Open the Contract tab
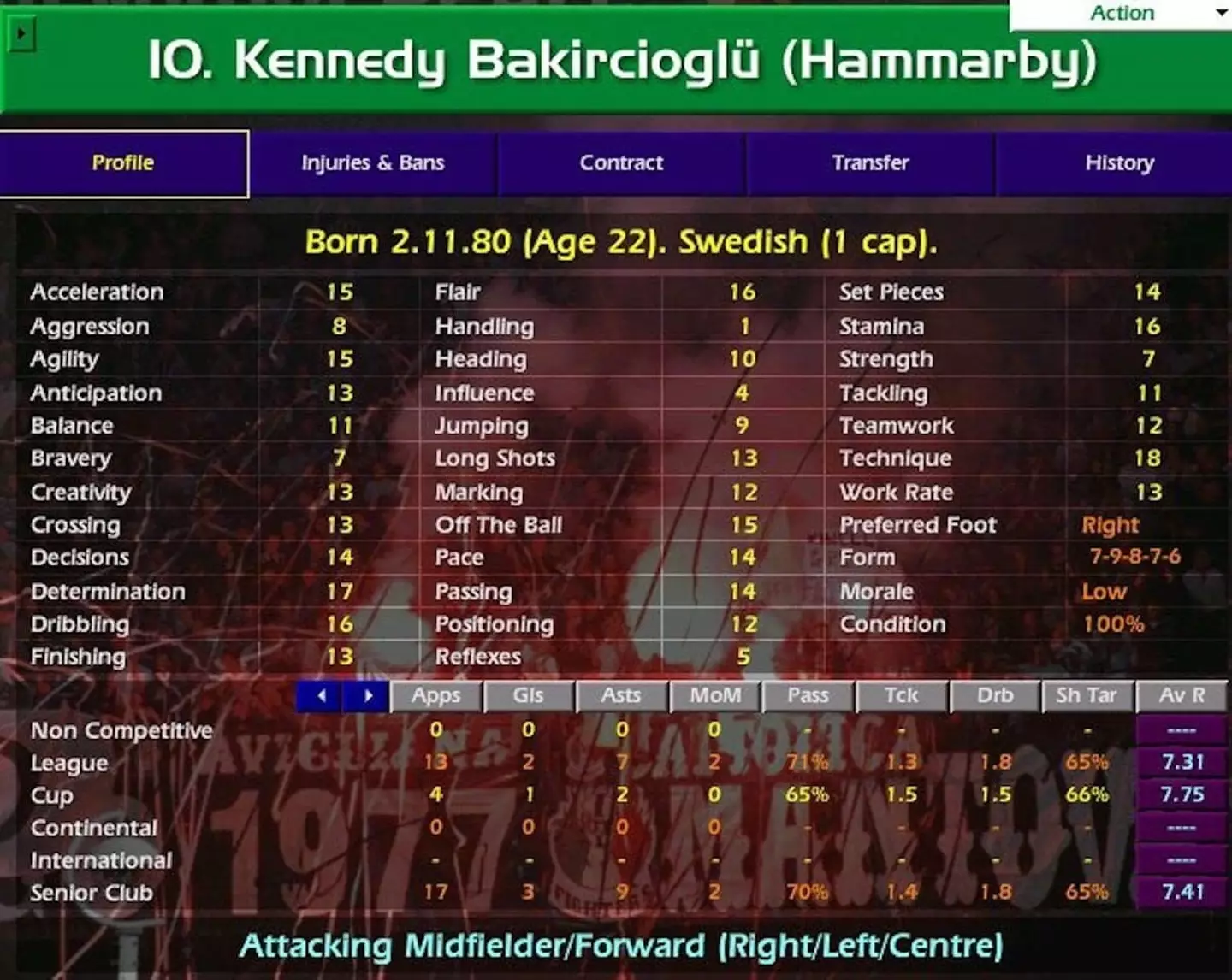This screenshot has height=980, width=1232. tap(621, 162)
